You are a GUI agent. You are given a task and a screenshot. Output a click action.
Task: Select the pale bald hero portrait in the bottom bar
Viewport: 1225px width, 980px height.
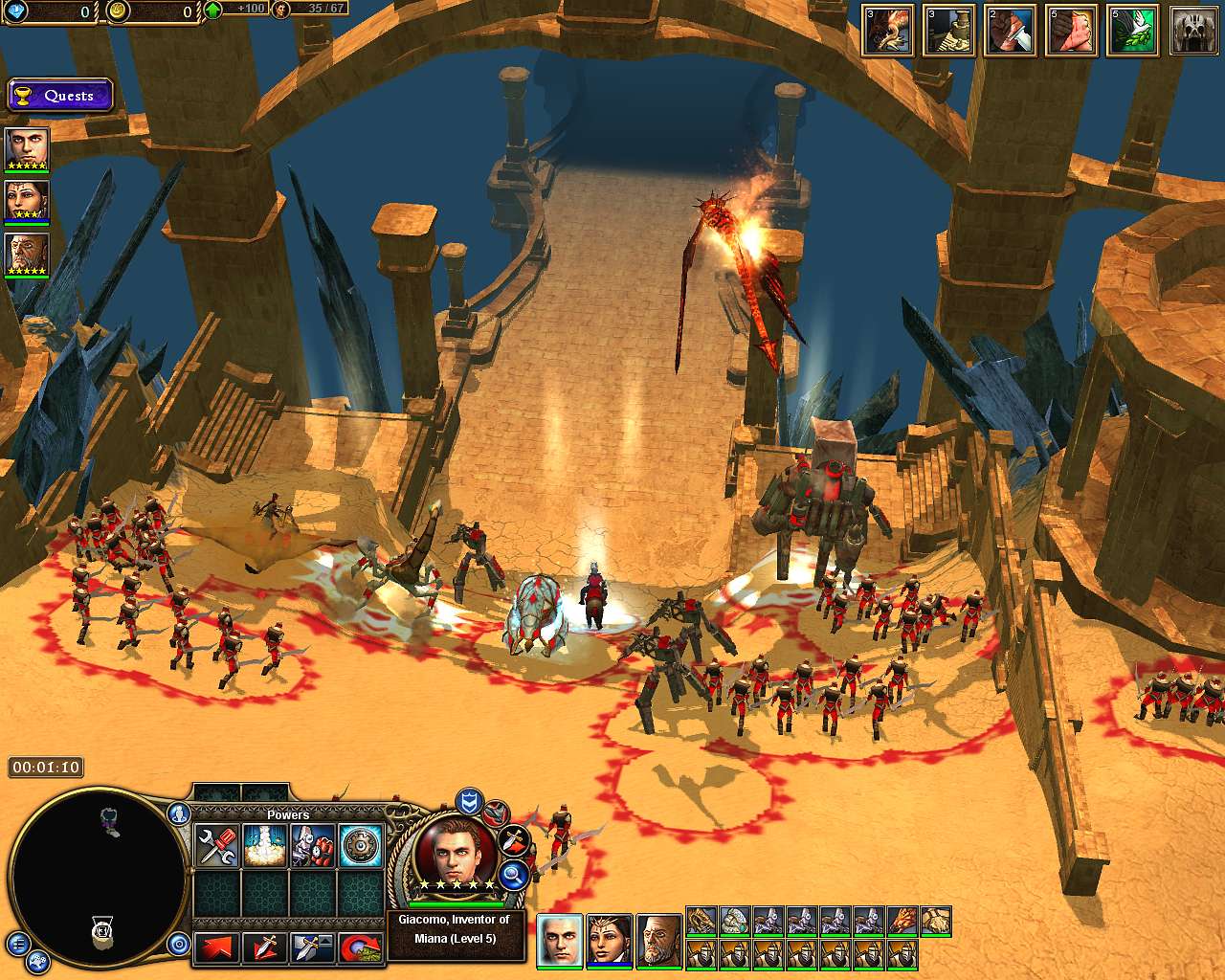(x=560, y=940)
